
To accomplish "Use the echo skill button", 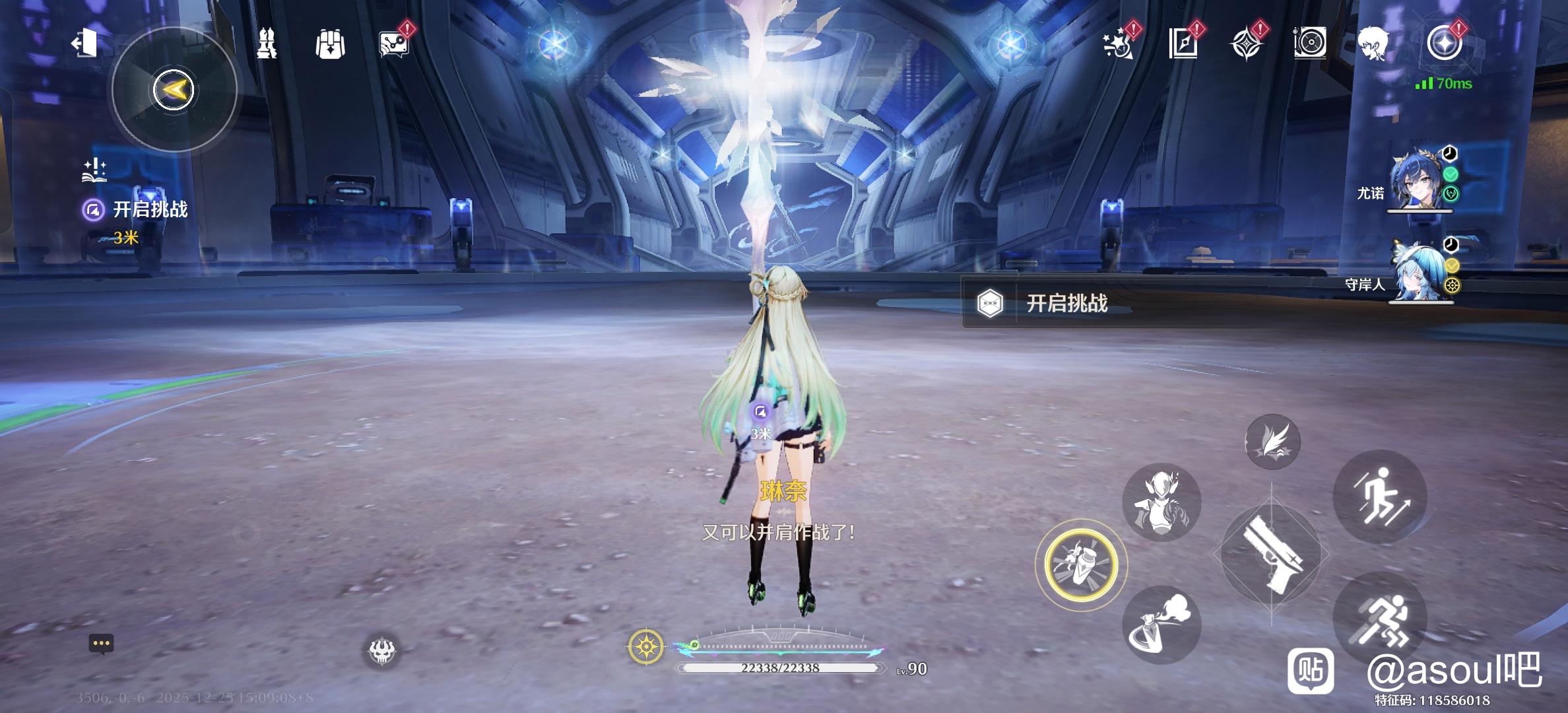I will (1161, 502).
